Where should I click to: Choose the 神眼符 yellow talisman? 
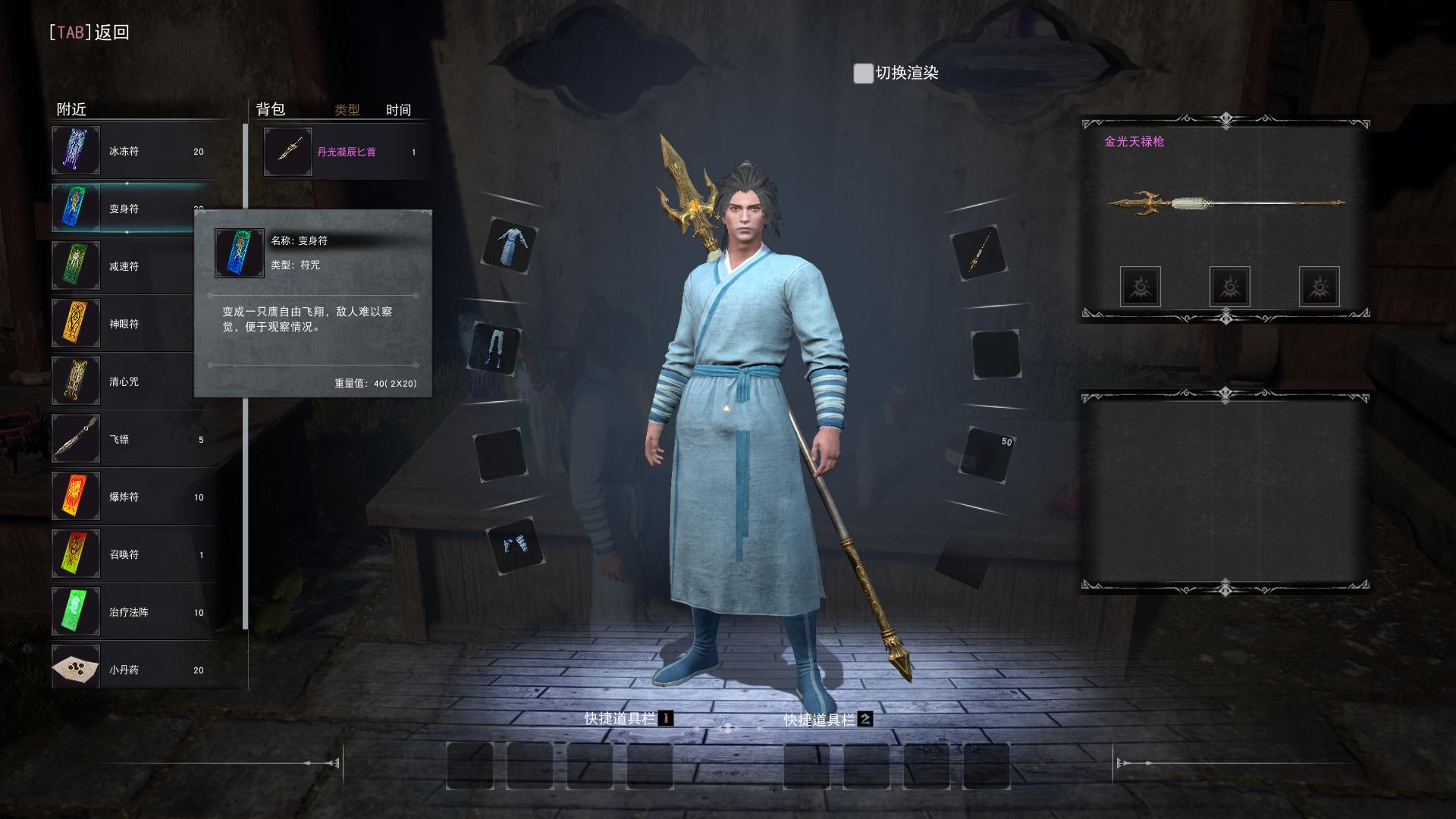tap(121, 324)
